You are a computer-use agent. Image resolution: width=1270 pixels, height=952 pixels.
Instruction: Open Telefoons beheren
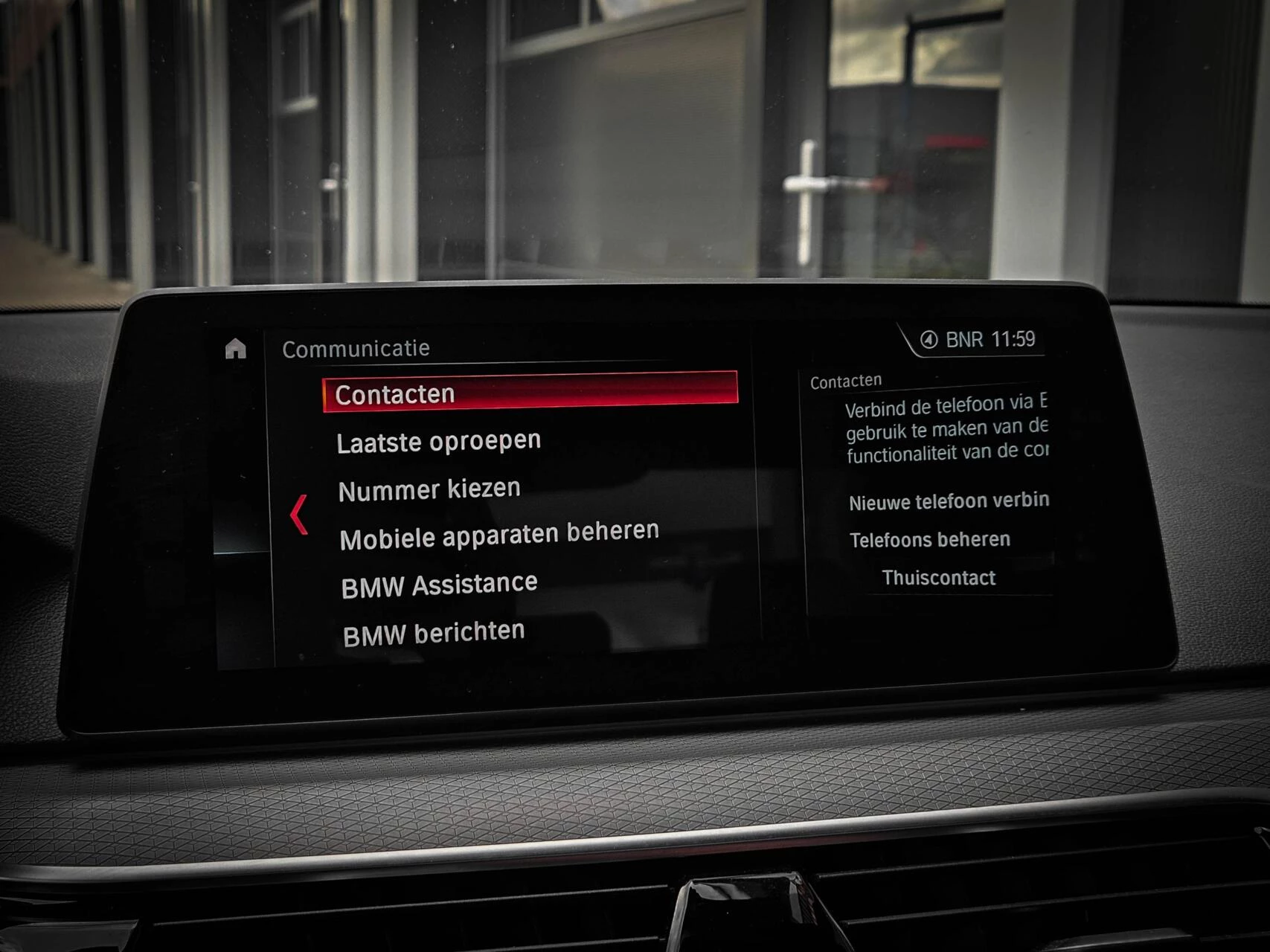click(x=930, y=539)
